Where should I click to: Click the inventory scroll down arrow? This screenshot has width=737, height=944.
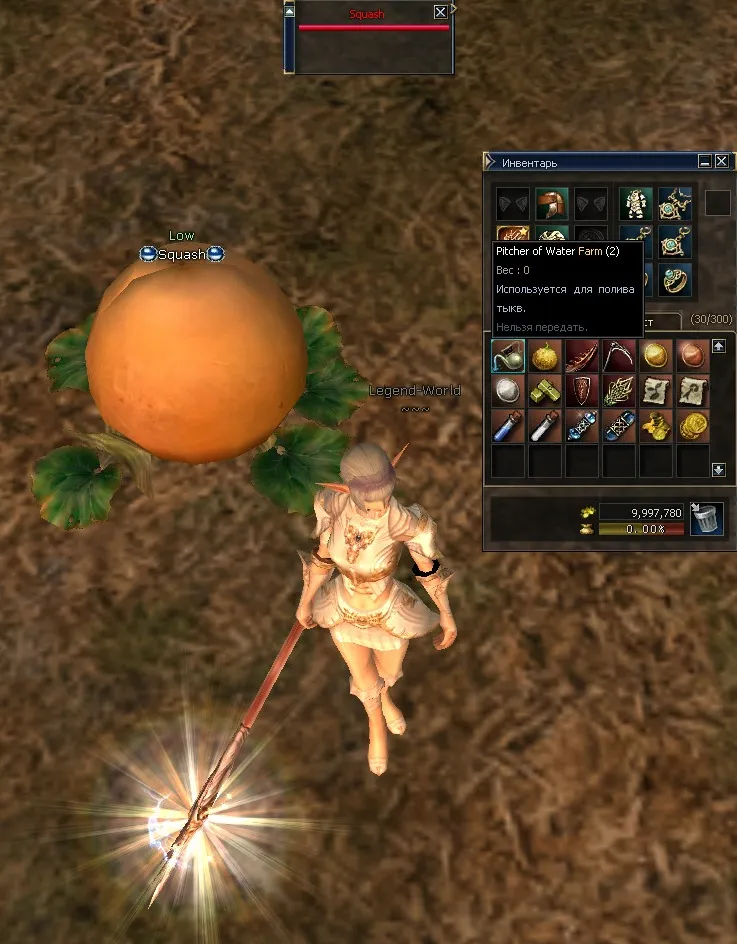click(x=718, y=469)
